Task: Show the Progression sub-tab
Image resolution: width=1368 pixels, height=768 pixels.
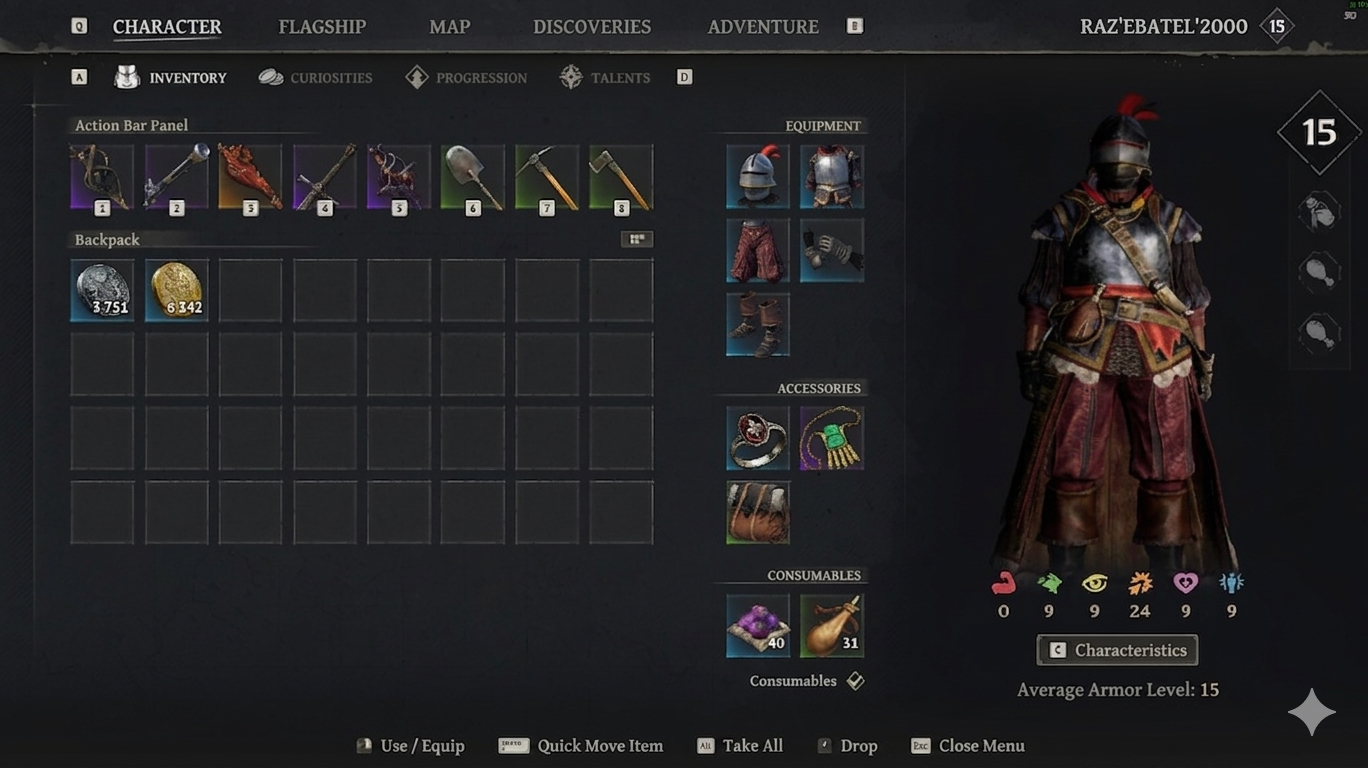Action: tap(467, 78)
